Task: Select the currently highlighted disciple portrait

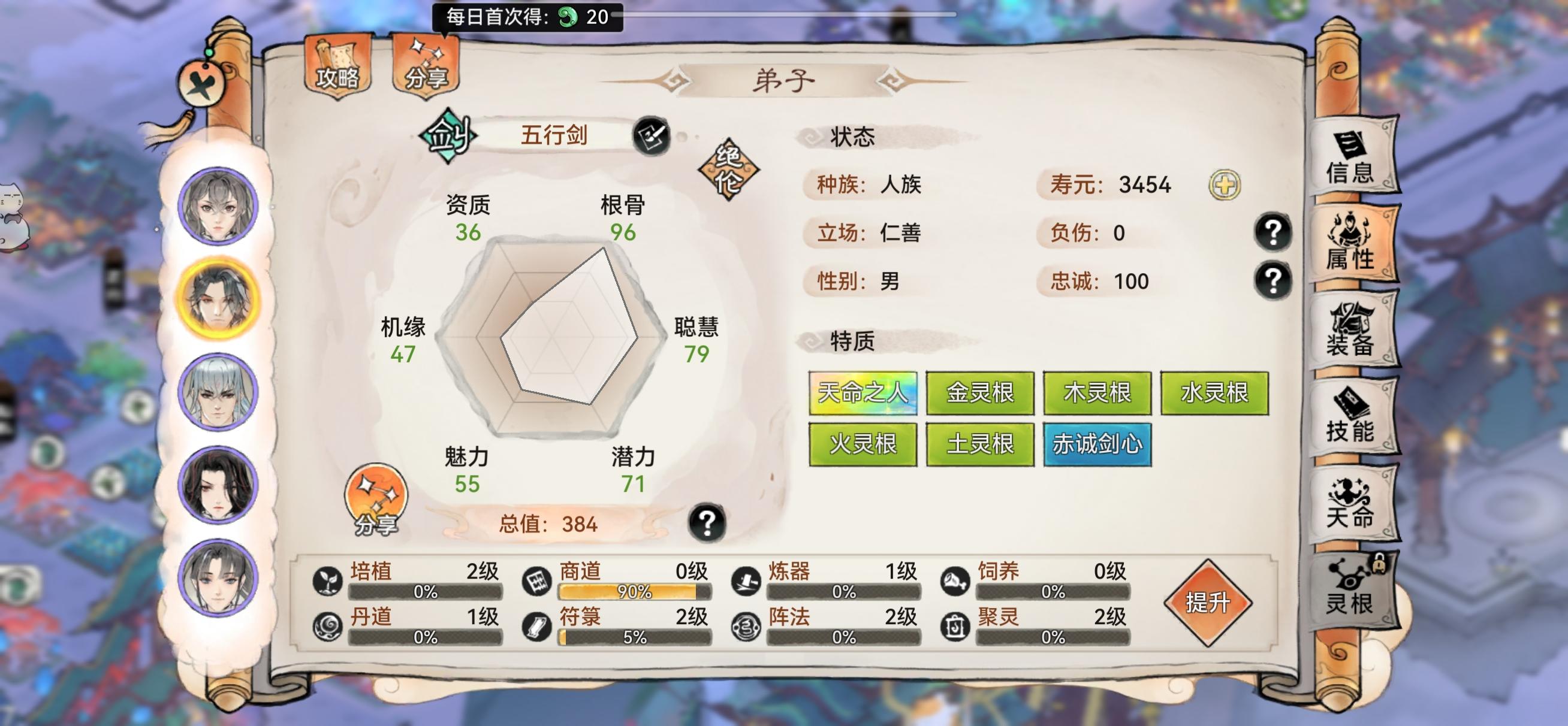Action: coord(218,296)
